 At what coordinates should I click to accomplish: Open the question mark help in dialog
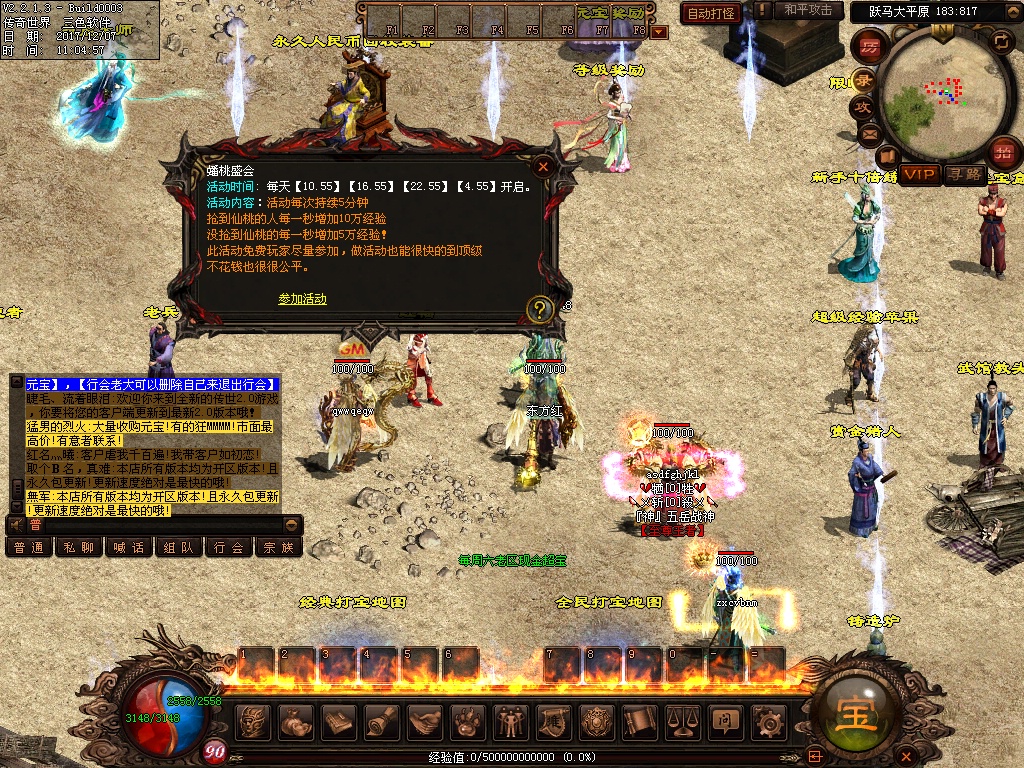(540, 308)
